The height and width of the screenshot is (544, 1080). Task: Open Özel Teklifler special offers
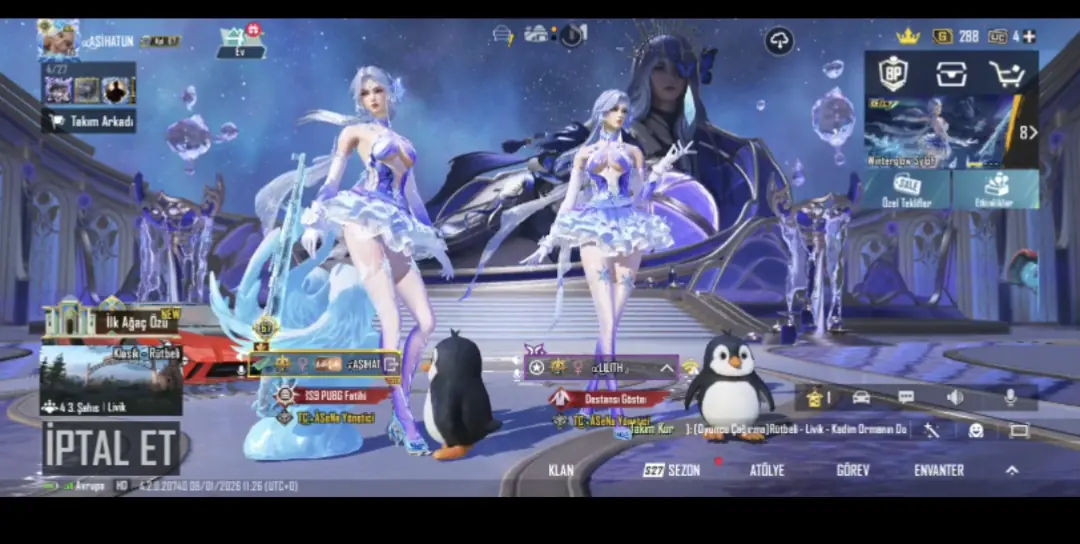click(x=907, y=189)
